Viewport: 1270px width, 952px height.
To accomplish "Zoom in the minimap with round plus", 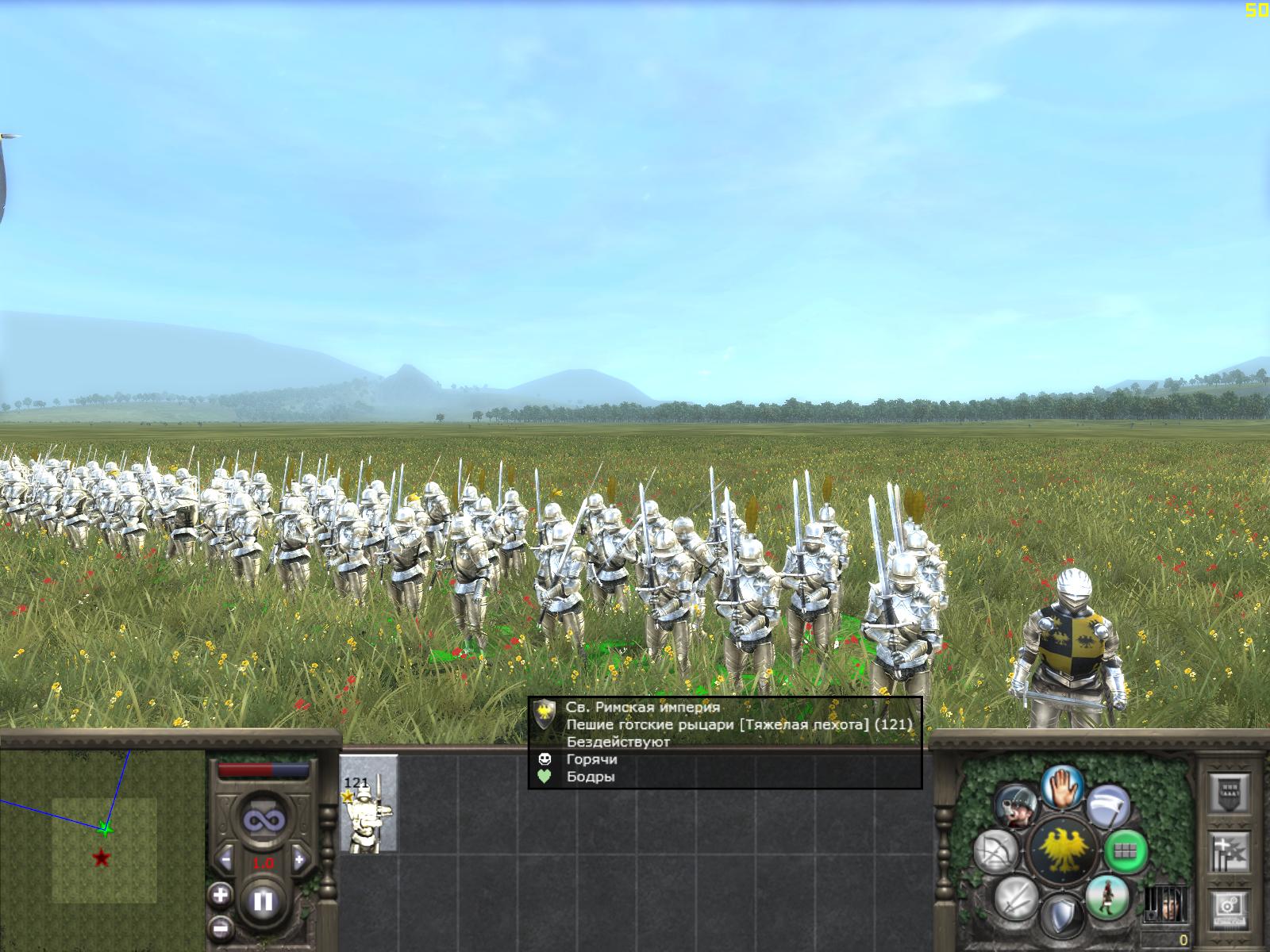I will tap(220, 896).
